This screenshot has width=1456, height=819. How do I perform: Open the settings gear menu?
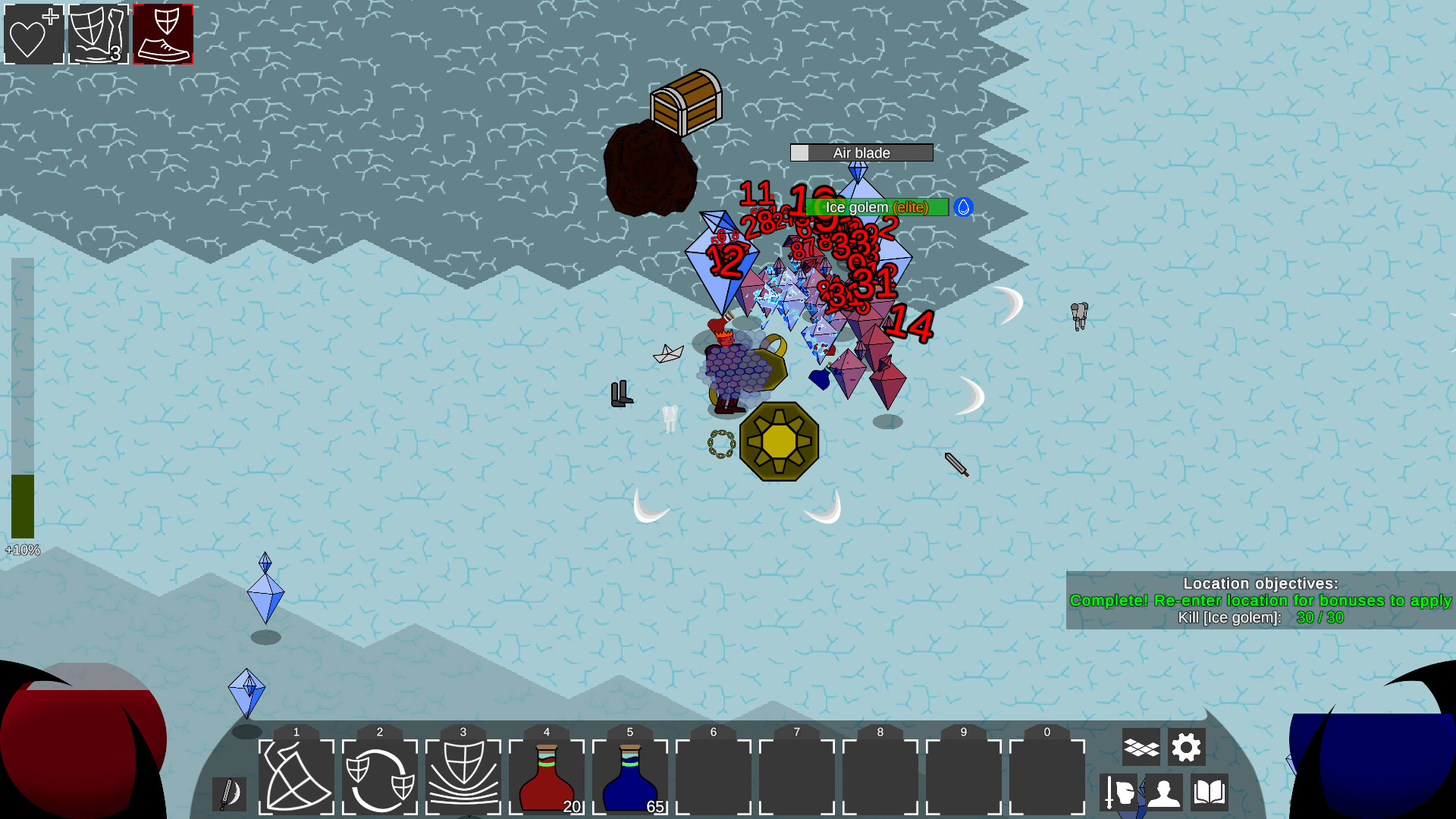[x=1186, y=747]
